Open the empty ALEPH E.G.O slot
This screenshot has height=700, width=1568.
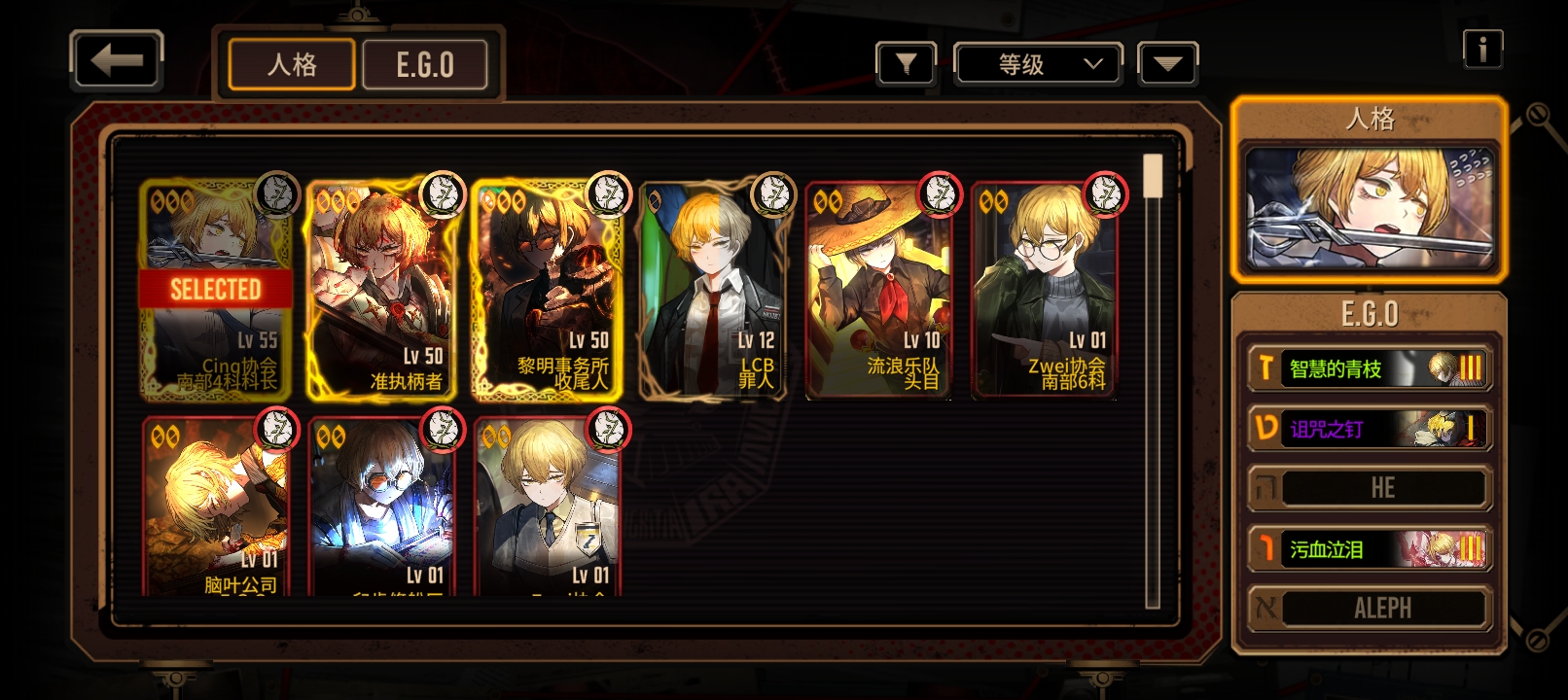pyautogui.click(x=1370, y=609)
